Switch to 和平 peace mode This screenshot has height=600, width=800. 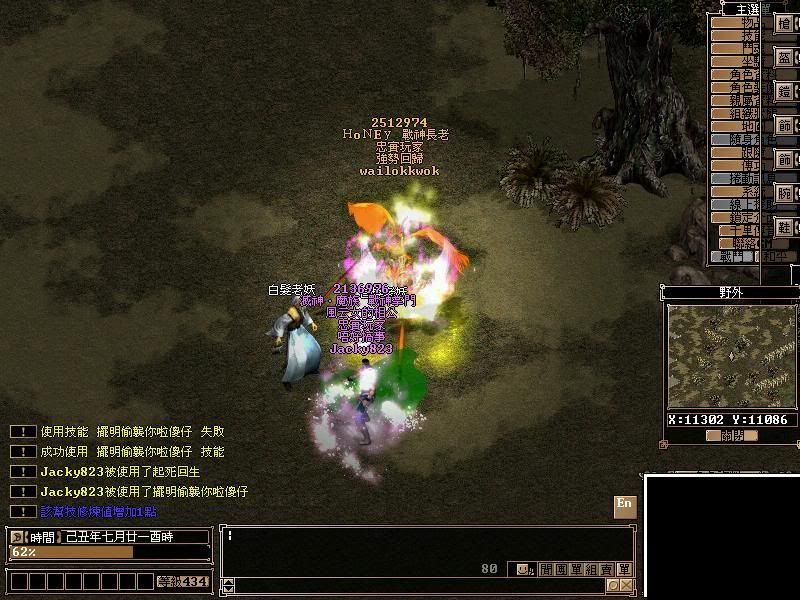pyautogui.click(x=768, y=256)
